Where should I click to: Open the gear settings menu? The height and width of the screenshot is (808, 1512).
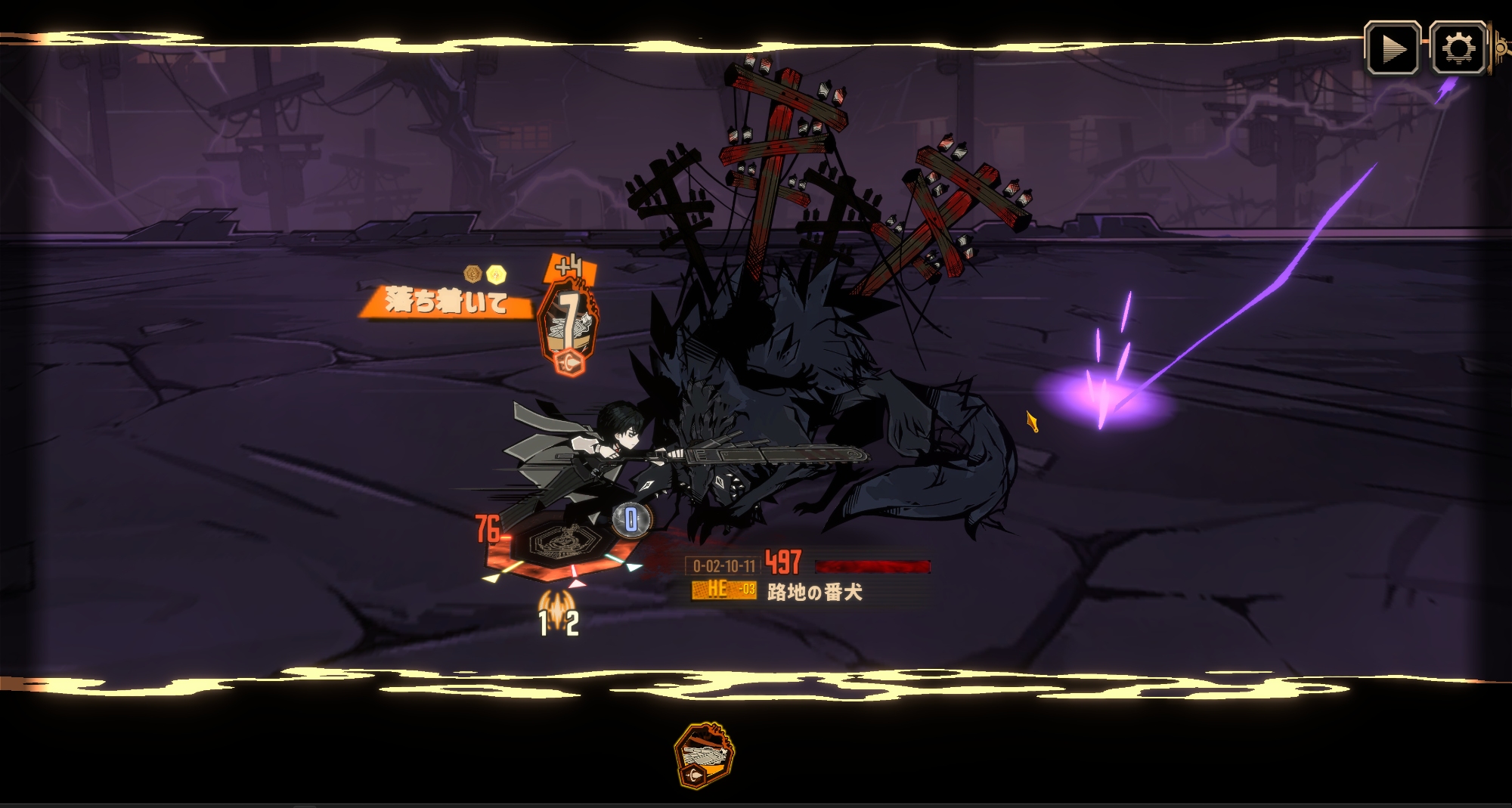(1458, 49)
